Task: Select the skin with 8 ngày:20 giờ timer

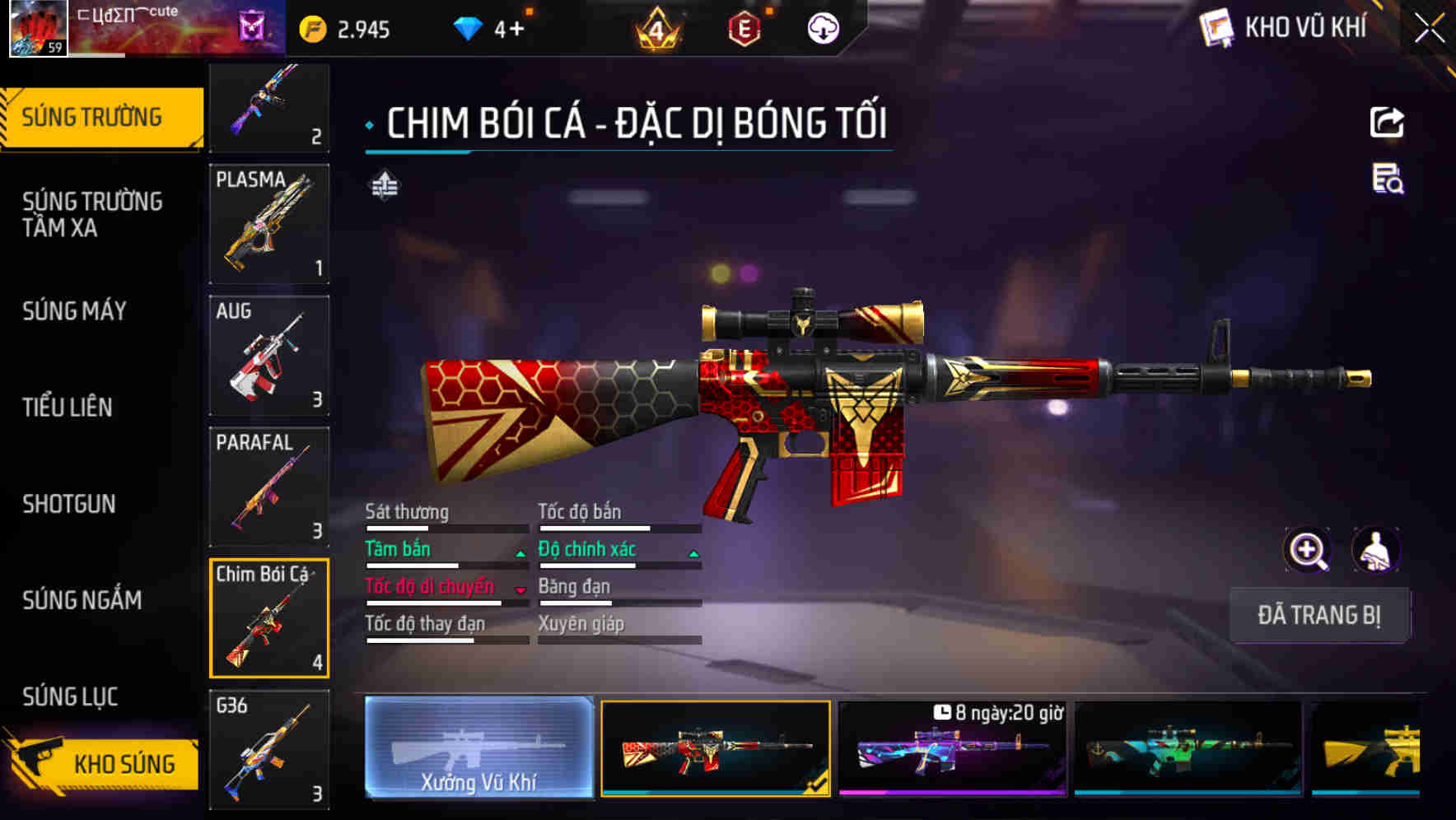Action: [952, 748]
